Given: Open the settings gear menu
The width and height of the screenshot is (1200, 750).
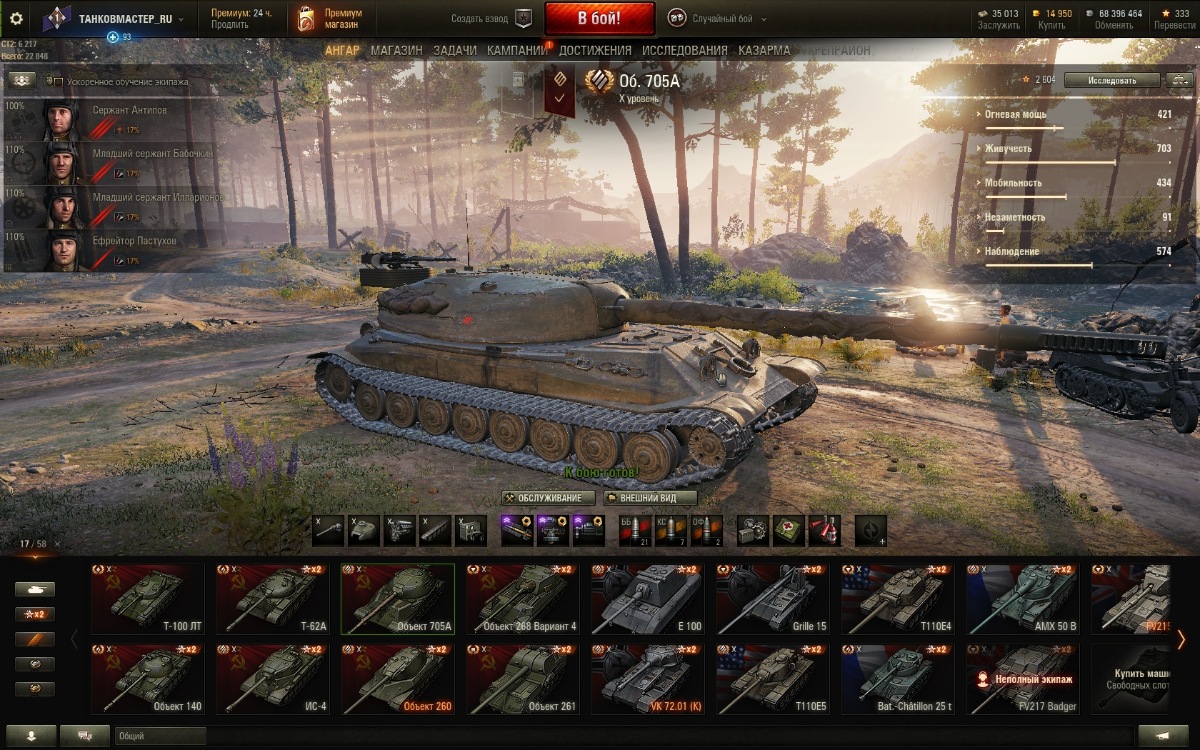Looking at the screenshot, I should tap(16, 18).
